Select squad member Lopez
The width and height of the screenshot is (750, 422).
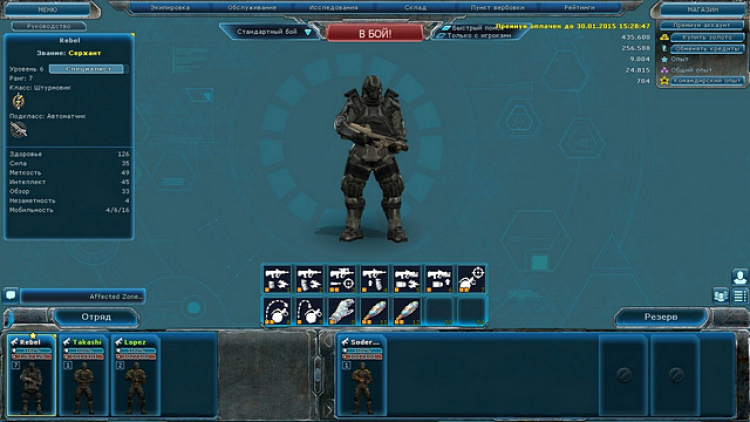(x=136, y=375)
